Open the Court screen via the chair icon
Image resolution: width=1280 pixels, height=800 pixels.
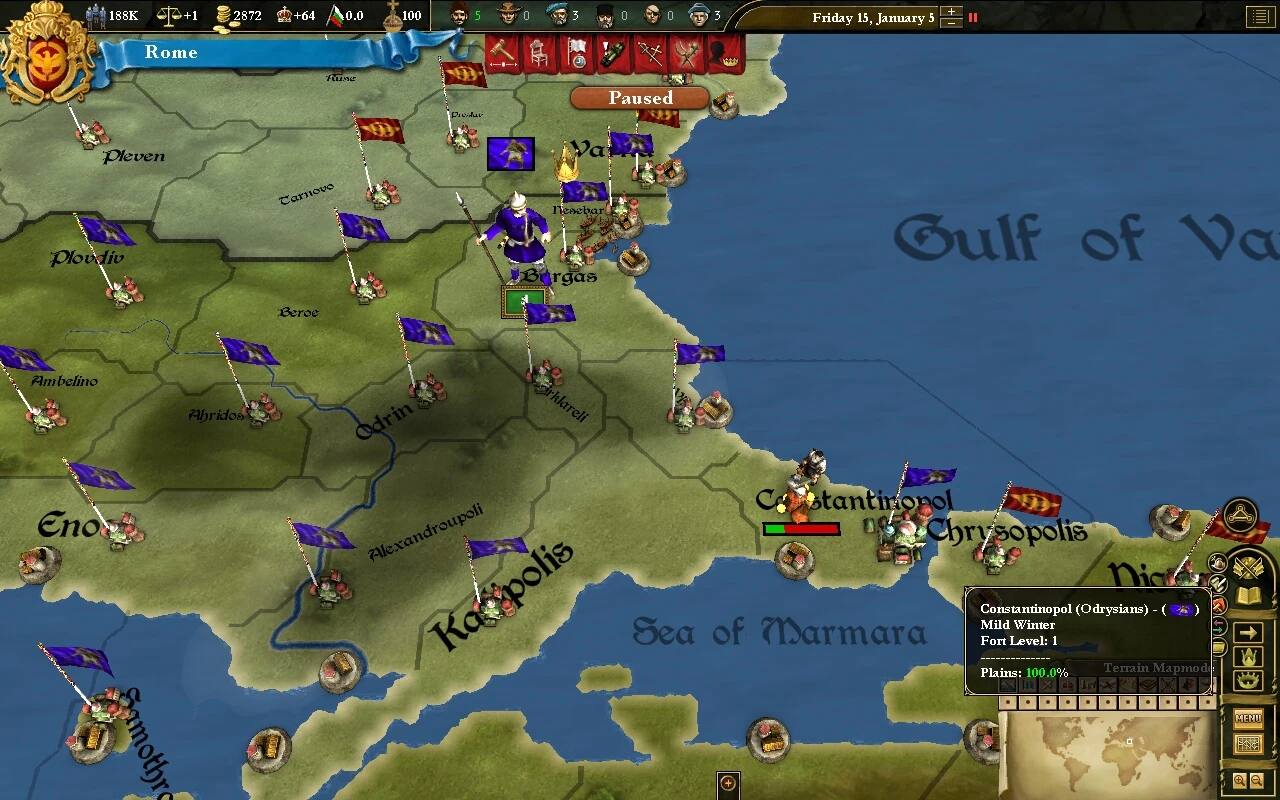(x=538, y=56)
